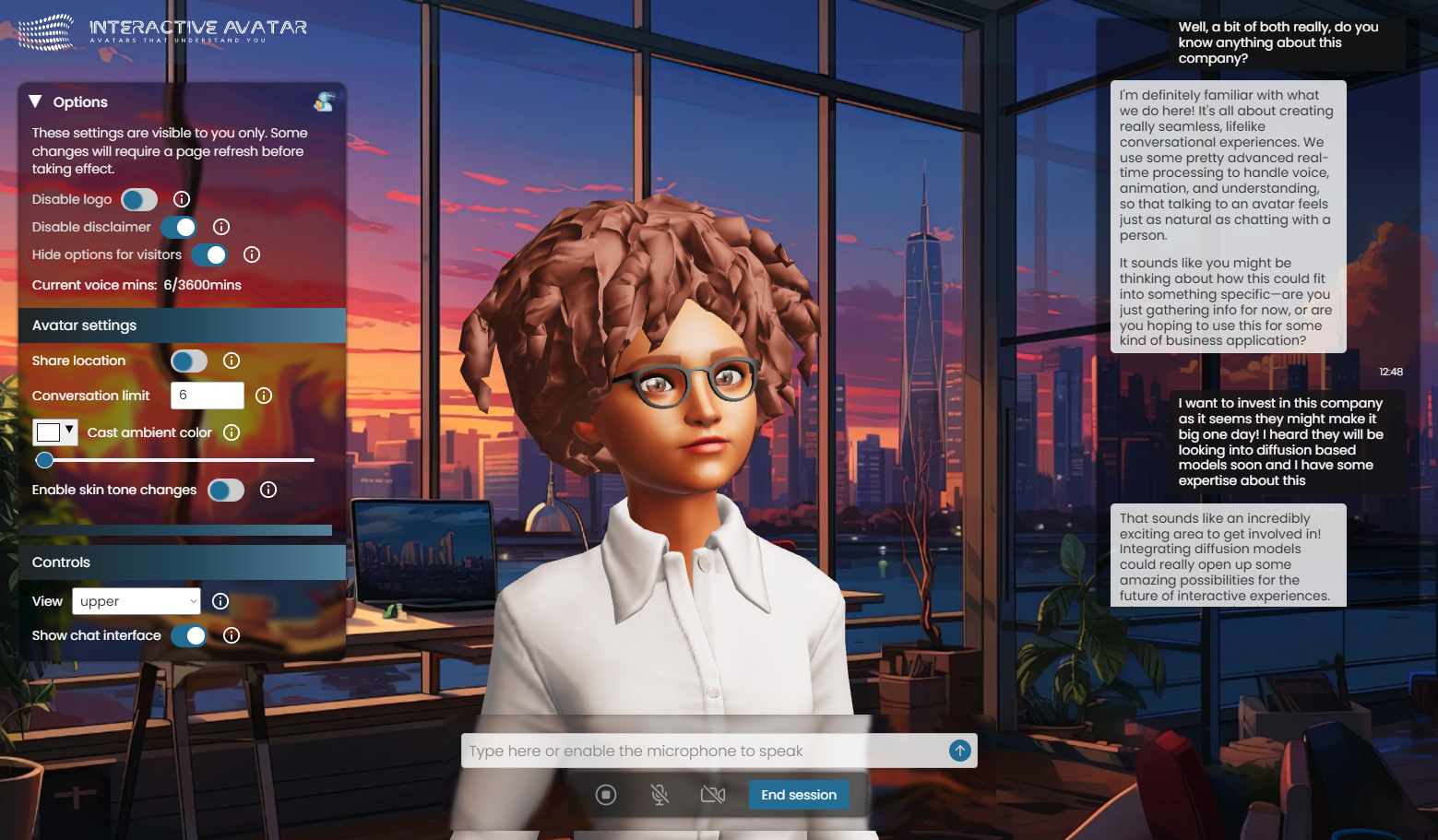Click the Avatar settings section header
Screen dimensions: 1438x840
pyautogui.click(x=84, y=325)
